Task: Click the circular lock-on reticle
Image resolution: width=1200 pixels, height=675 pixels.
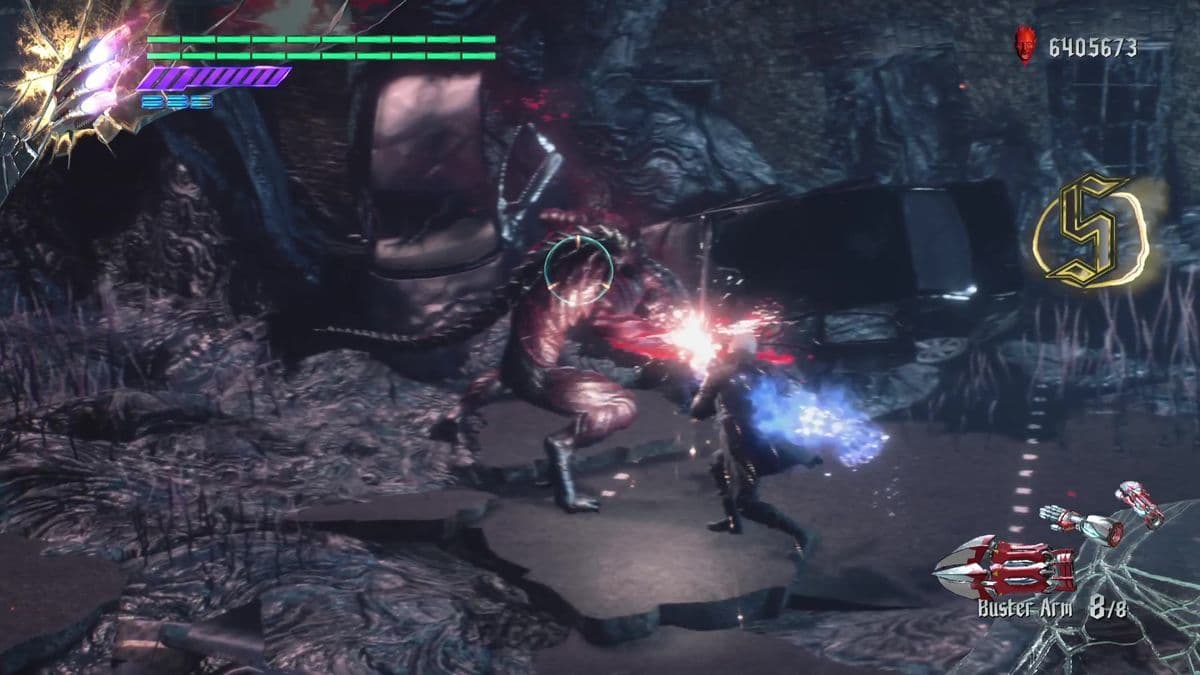Action: (x=578, y=268)
